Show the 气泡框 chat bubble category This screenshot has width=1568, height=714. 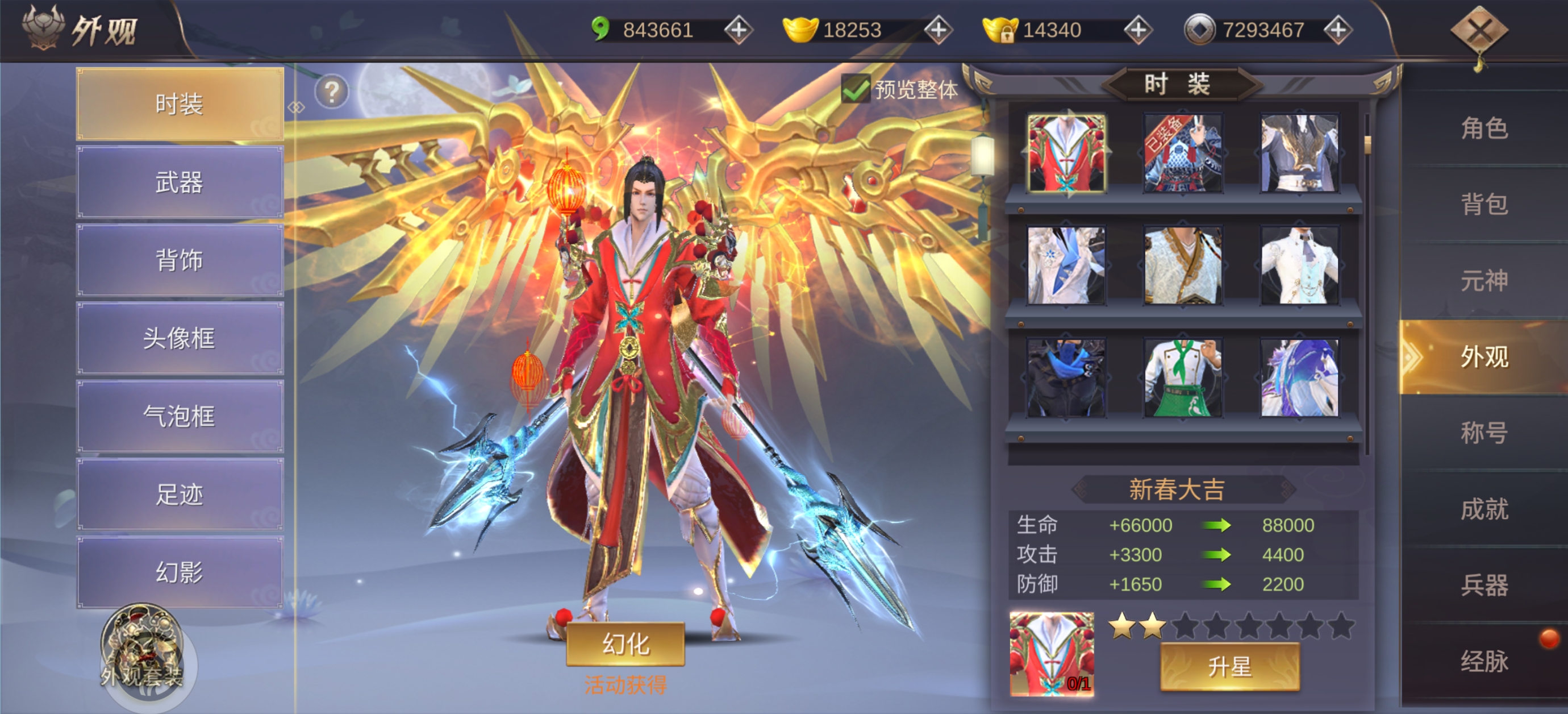(x=180, y=416)
